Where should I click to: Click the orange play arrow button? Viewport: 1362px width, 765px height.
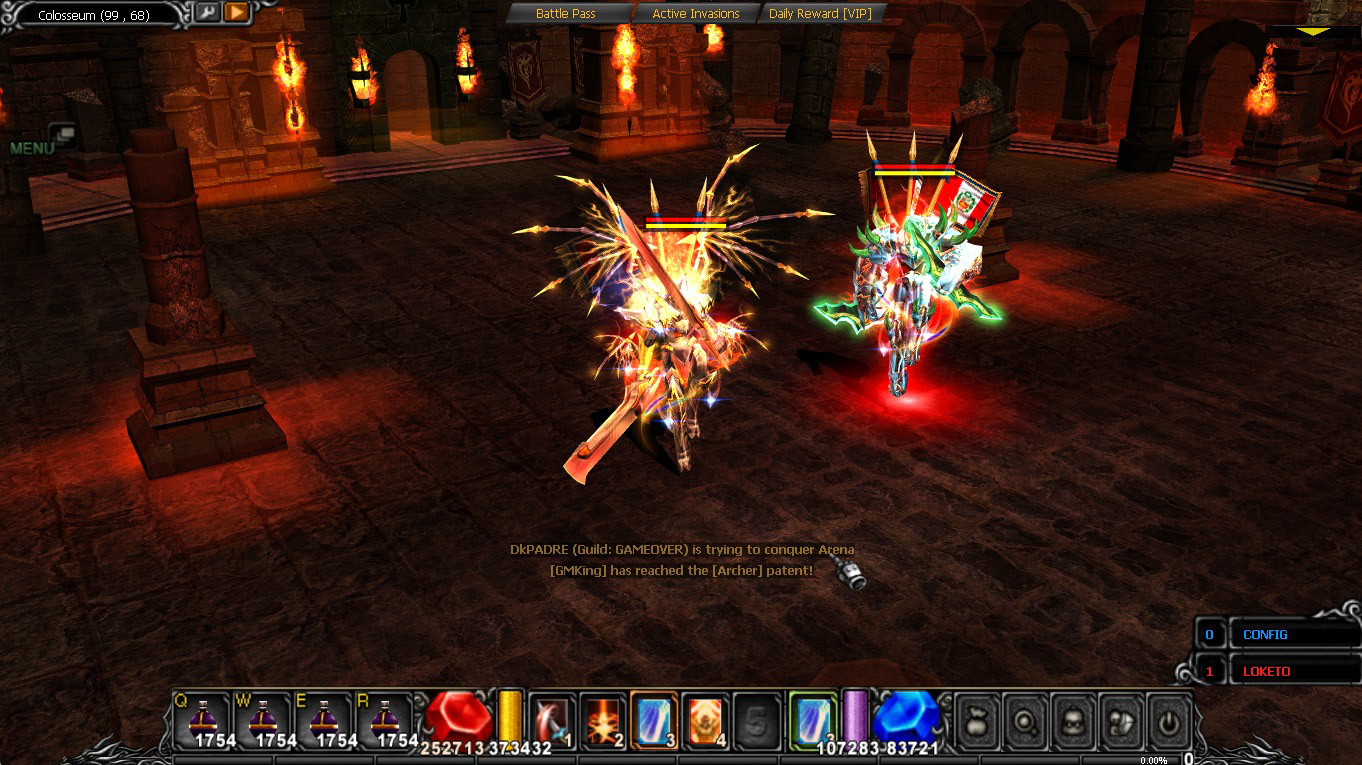236,13
